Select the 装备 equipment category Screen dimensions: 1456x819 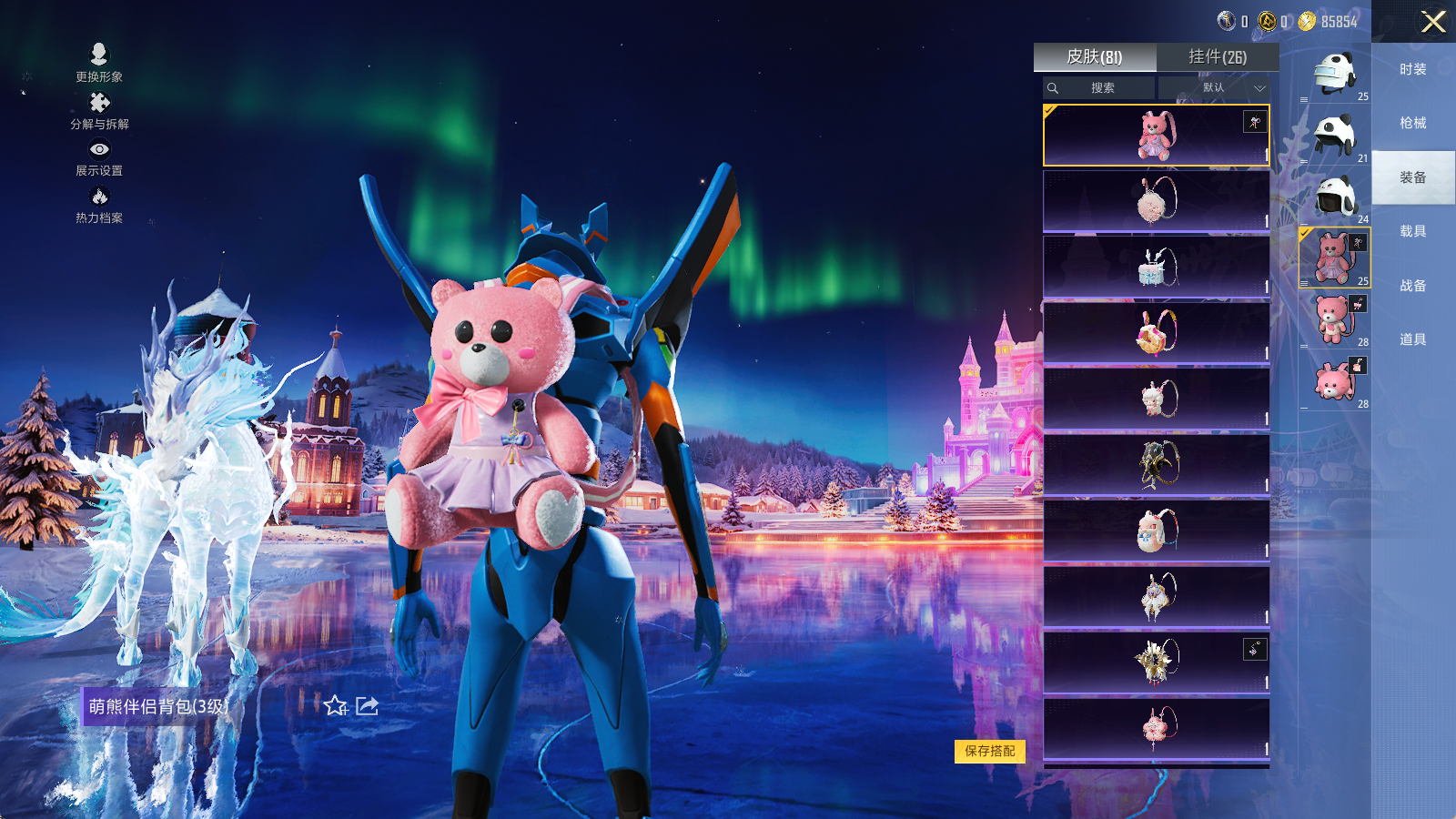1413,177
